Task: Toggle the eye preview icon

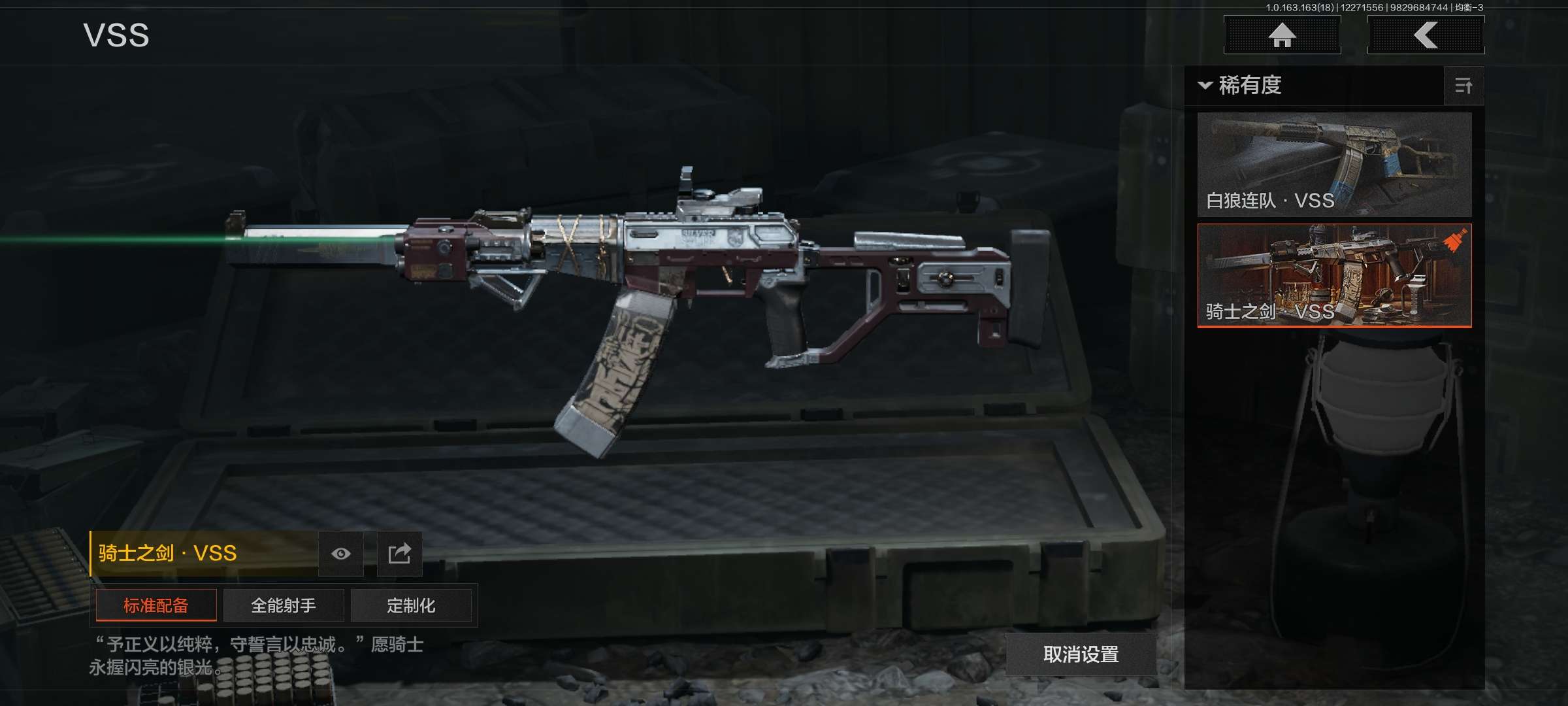Action: coord(340,554)
